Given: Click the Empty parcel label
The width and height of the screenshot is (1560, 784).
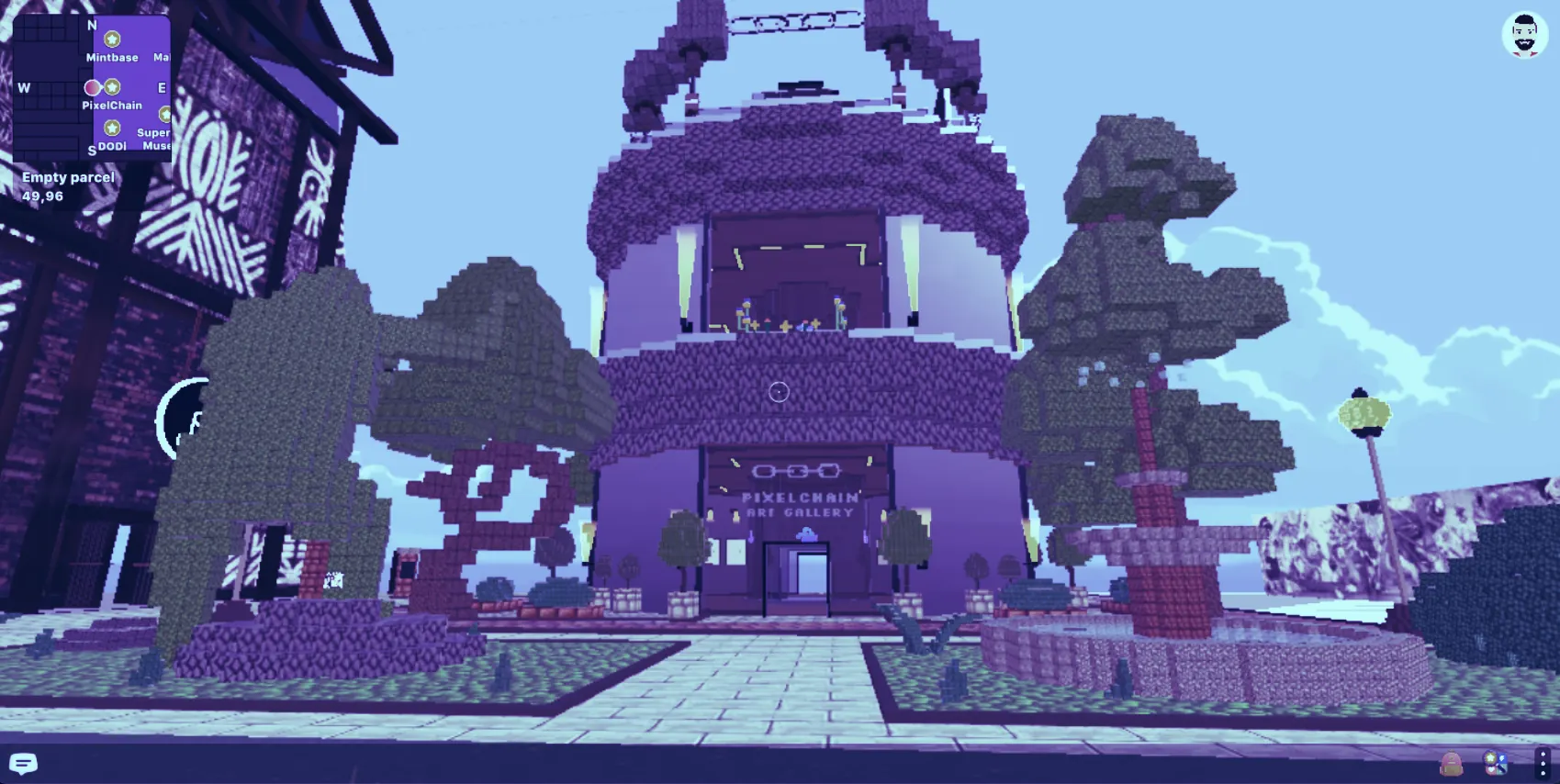Looking at the screenshot, I should pos(69,176).
